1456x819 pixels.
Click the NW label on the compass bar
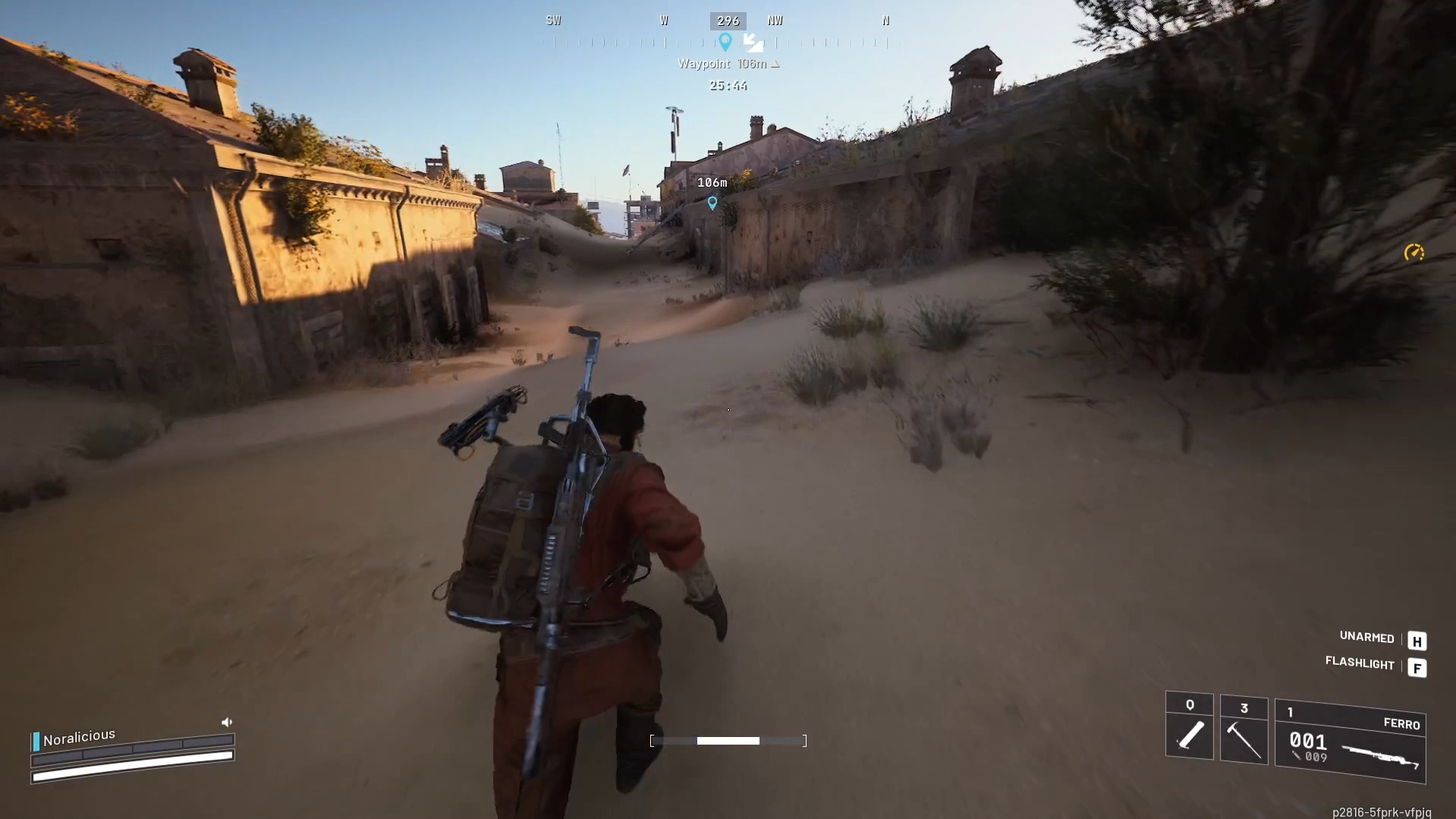(775, 20)
